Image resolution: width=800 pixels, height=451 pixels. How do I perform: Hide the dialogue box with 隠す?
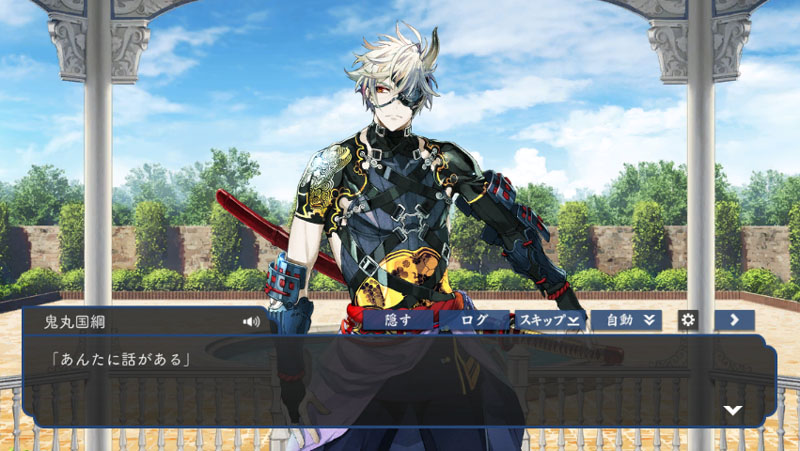398,320
